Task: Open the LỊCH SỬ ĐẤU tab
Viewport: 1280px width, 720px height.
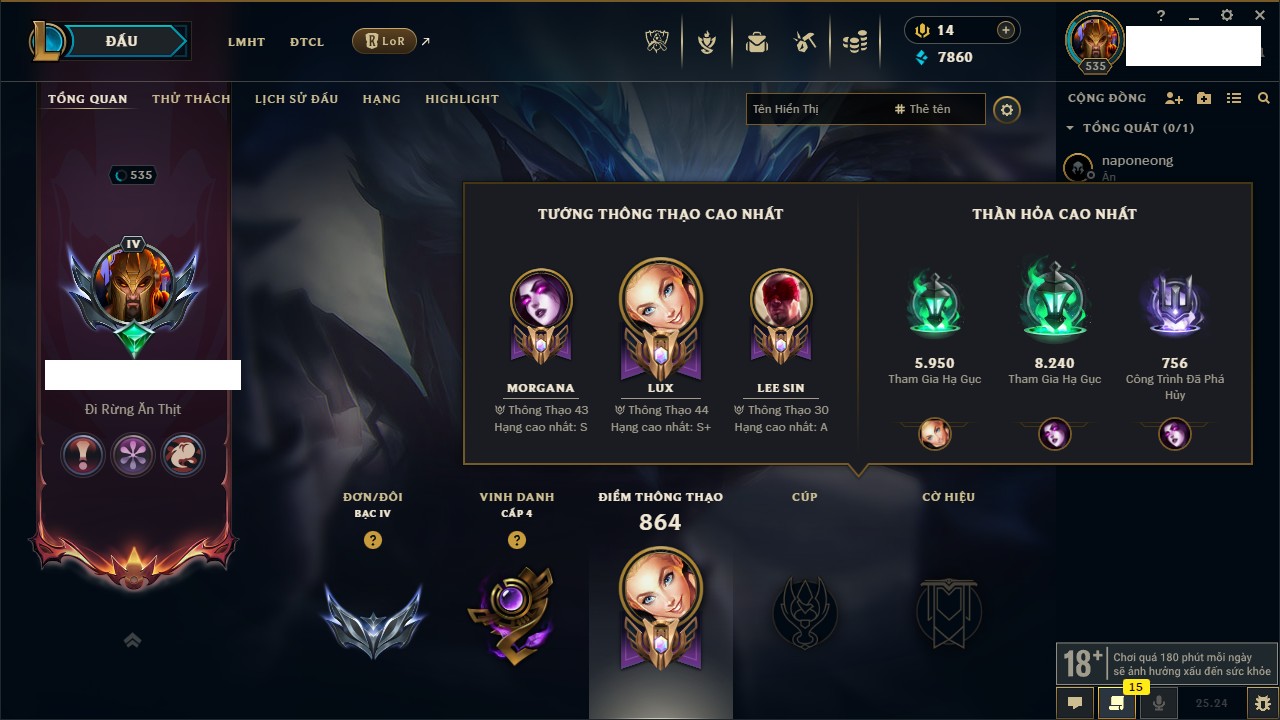Action: 296,99
